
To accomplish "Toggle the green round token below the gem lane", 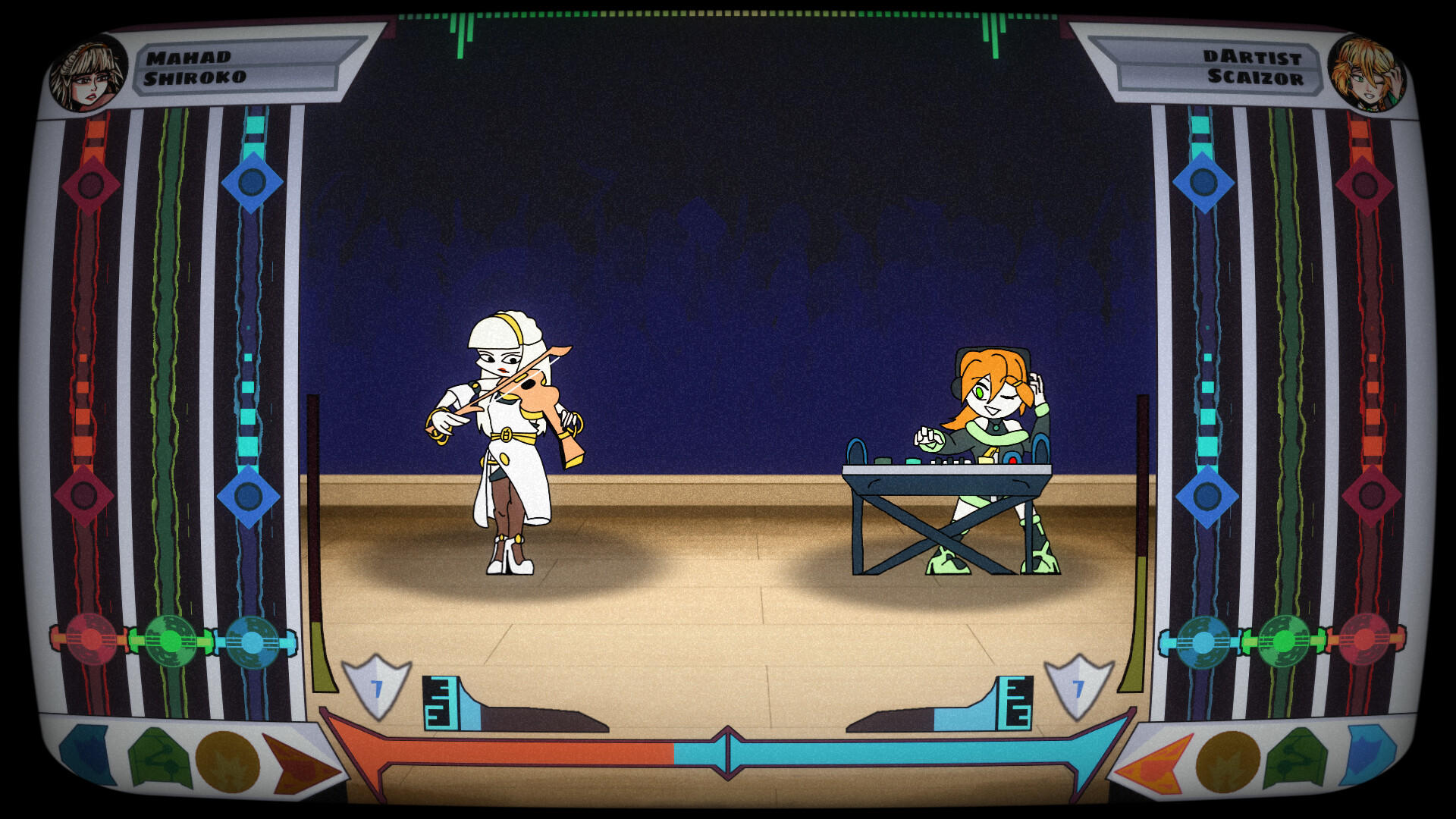I will 173,641.
